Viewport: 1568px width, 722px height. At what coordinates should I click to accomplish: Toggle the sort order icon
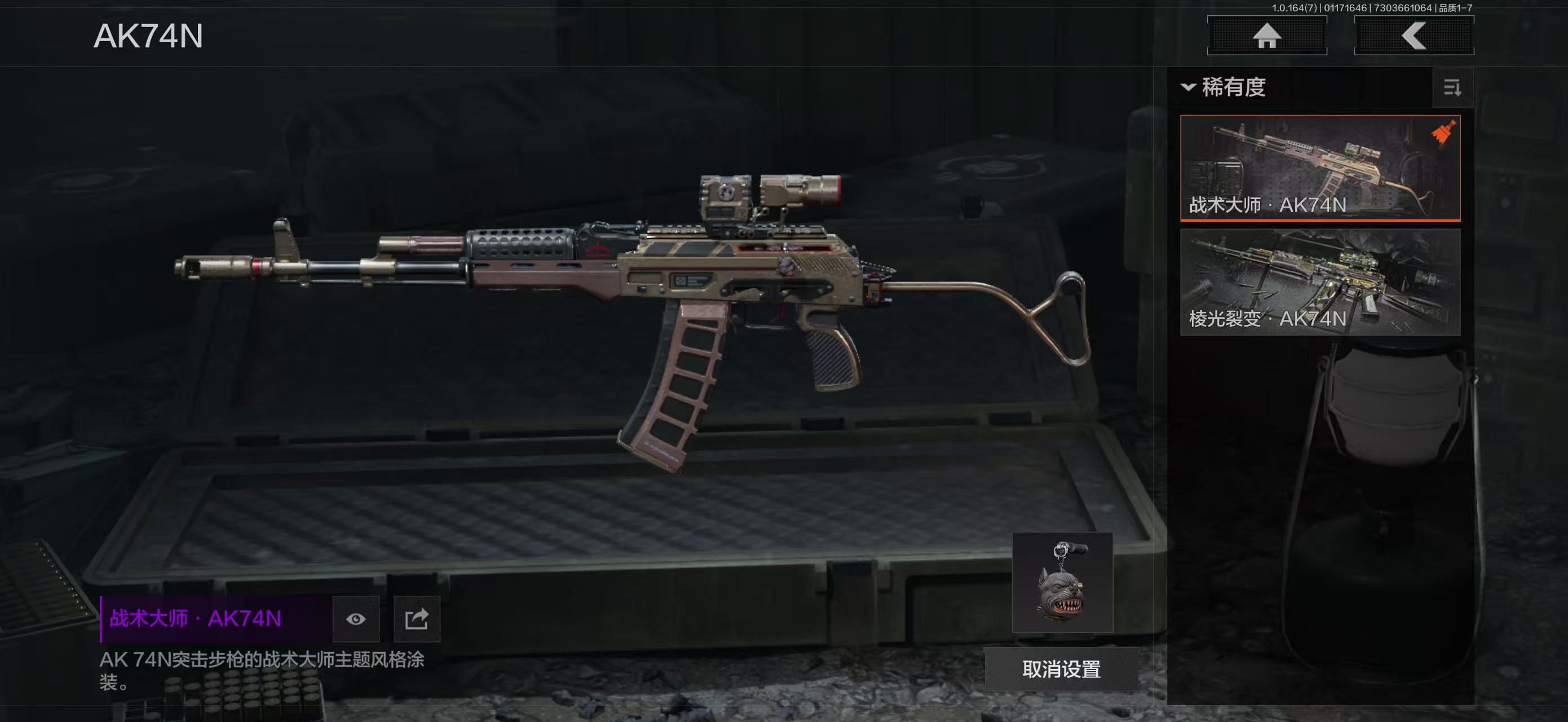pos(1452,88)
